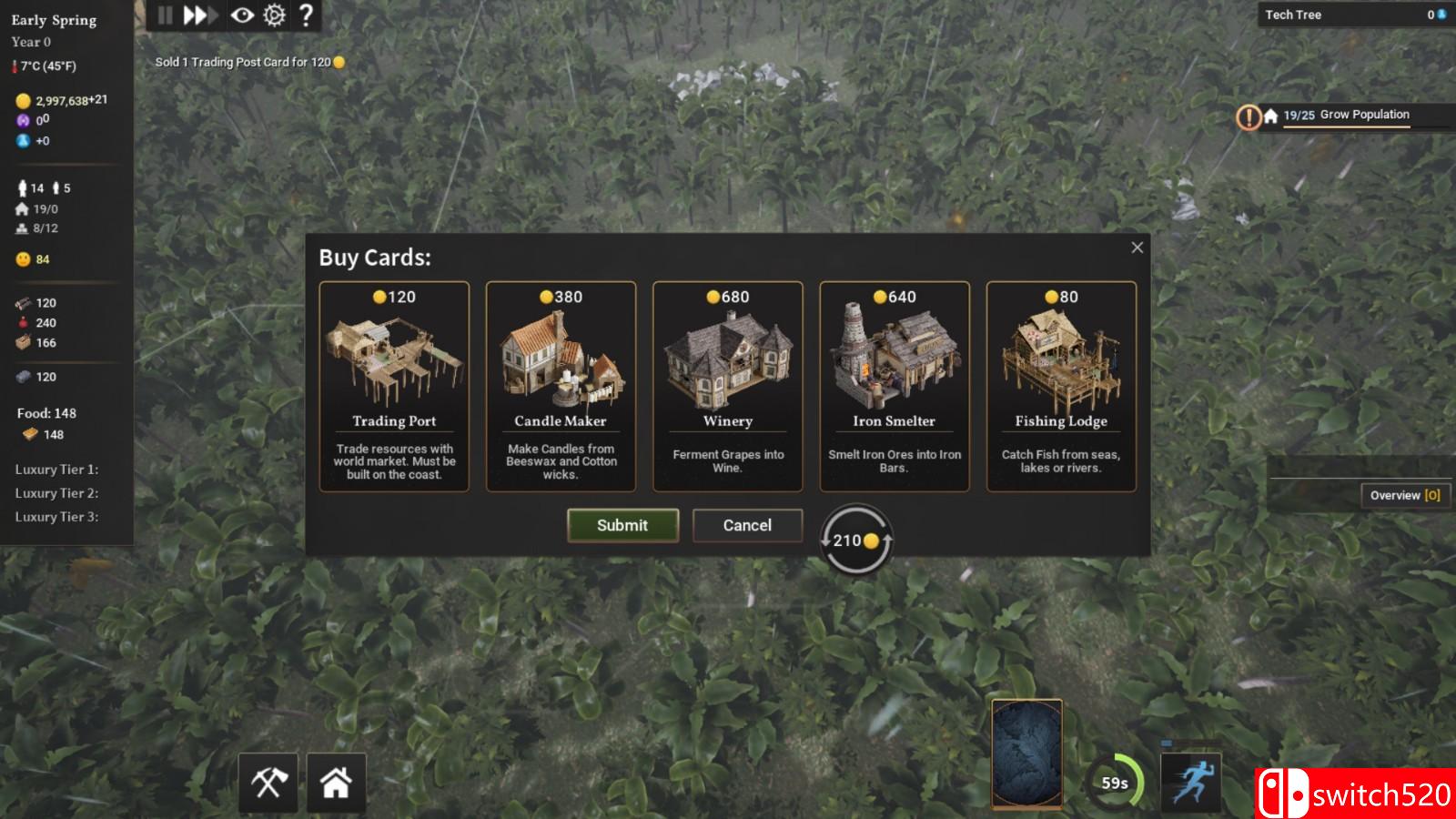The image size is (1456, 819).
Task: Open the Grow Population objective
Action: [1346, 116]
